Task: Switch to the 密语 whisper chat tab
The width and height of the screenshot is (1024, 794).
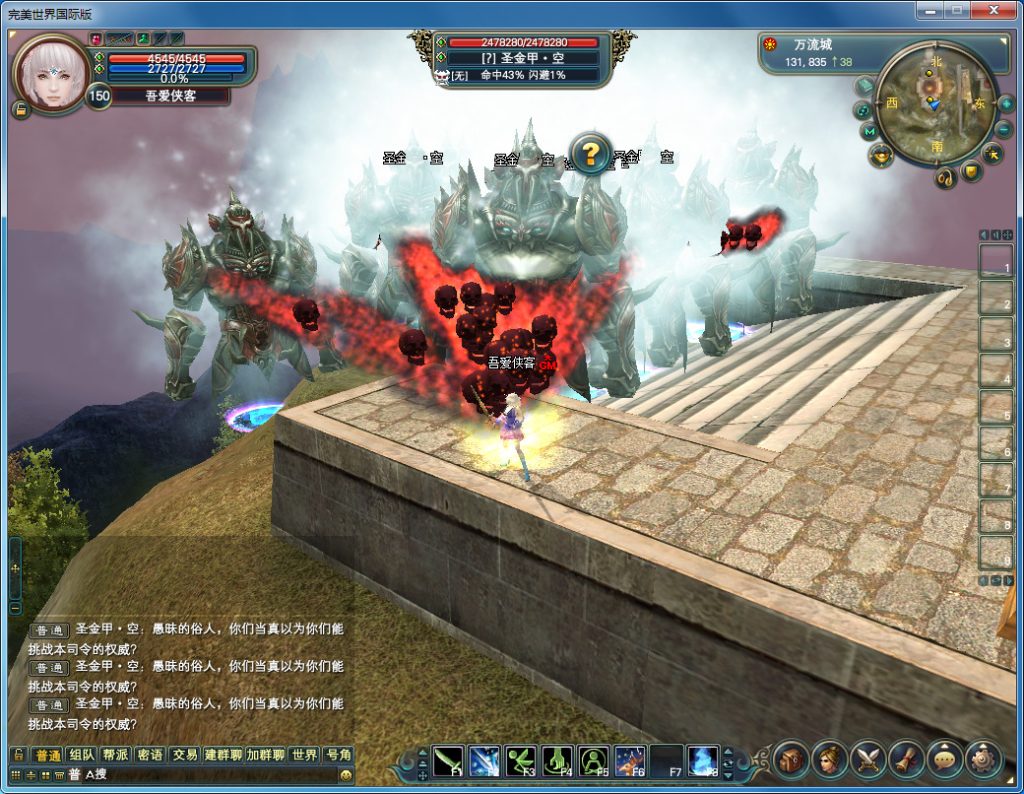Action: click(x=150, y=755)
